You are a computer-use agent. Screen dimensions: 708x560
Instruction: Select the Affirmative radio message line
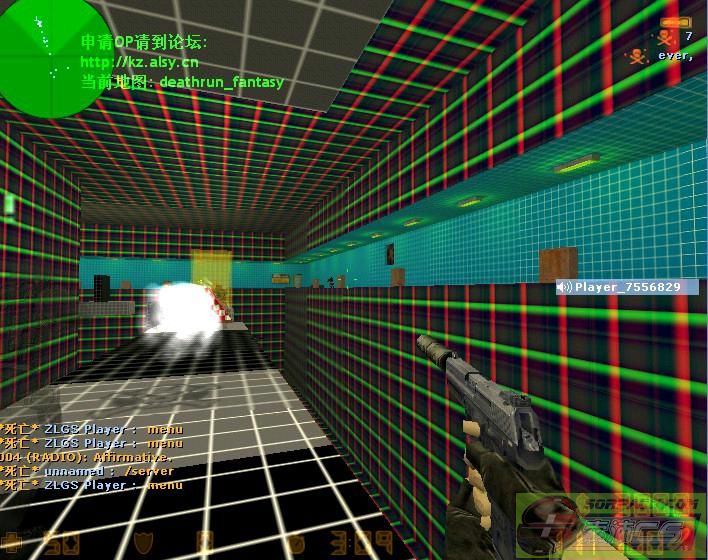point(90,457)
